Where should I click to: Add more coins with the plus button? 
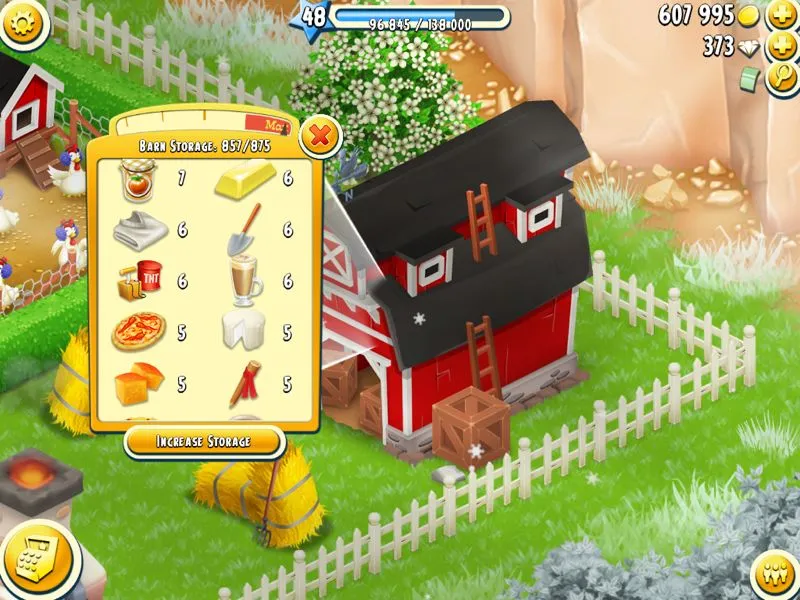click(x=781, y=17)
